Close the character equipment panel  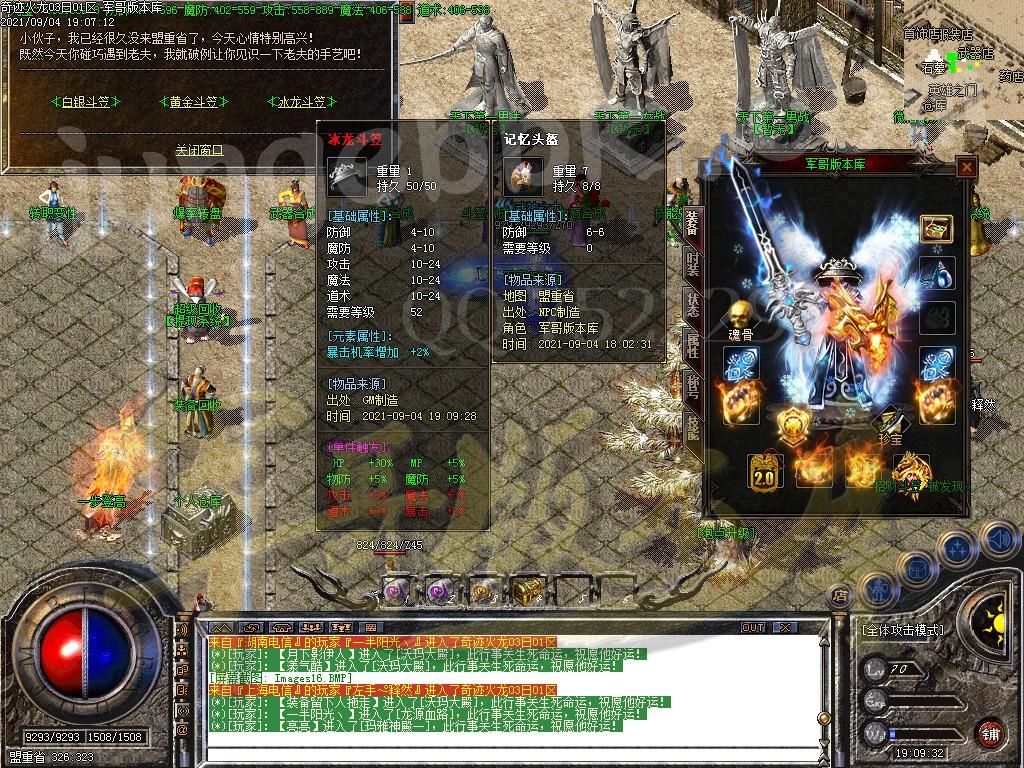pyautogui.click(x=966, y=168)
